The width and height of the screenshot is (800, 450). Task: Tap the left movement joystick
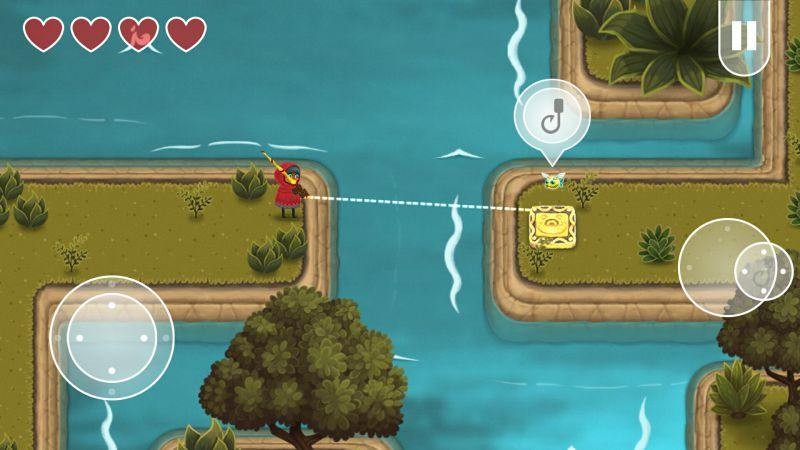pyautogui.click(x=111, y=338)
